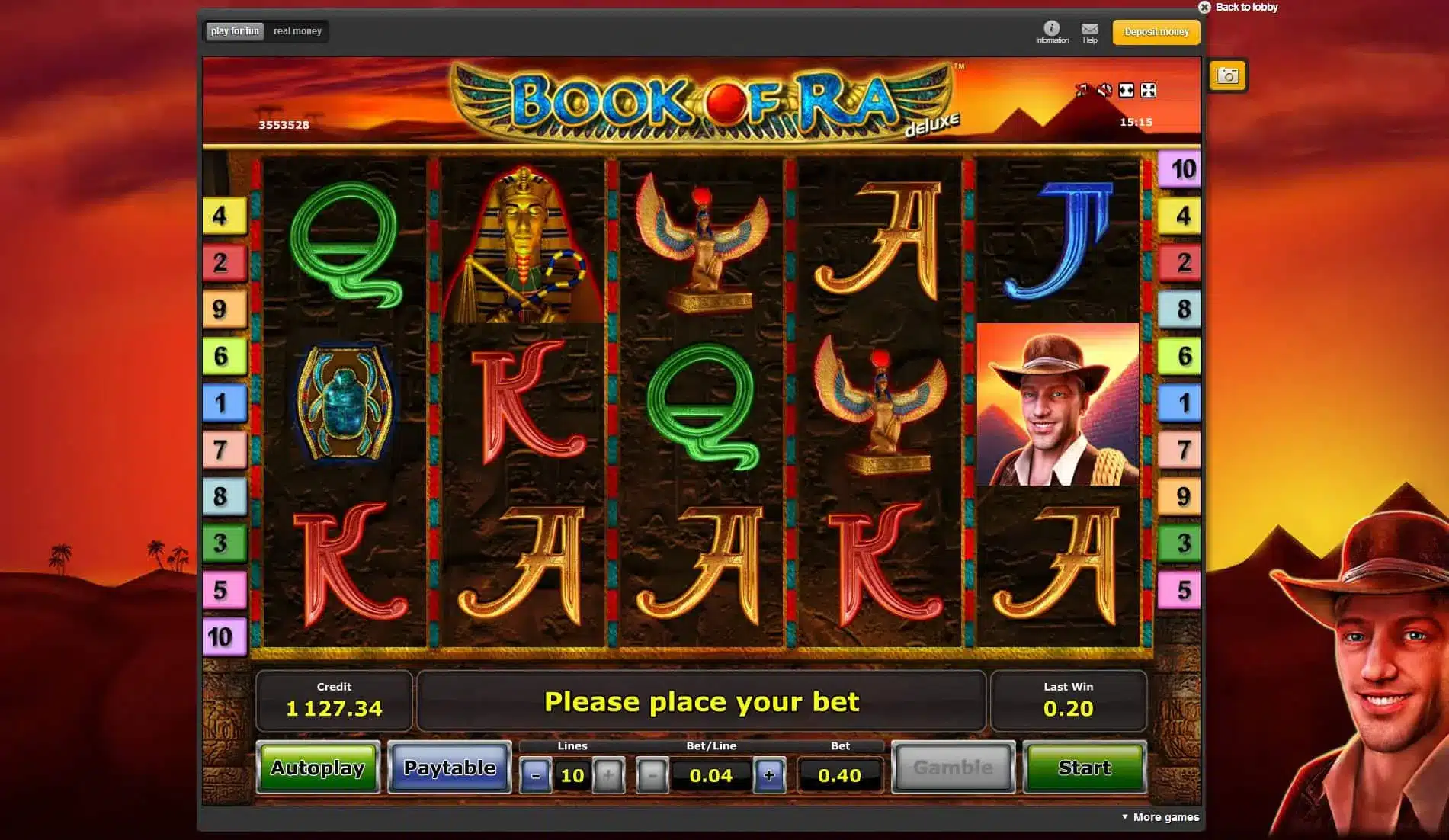1449x840 pixels.
Task: Click the Deposit money button
Action: pos(1156,32)
